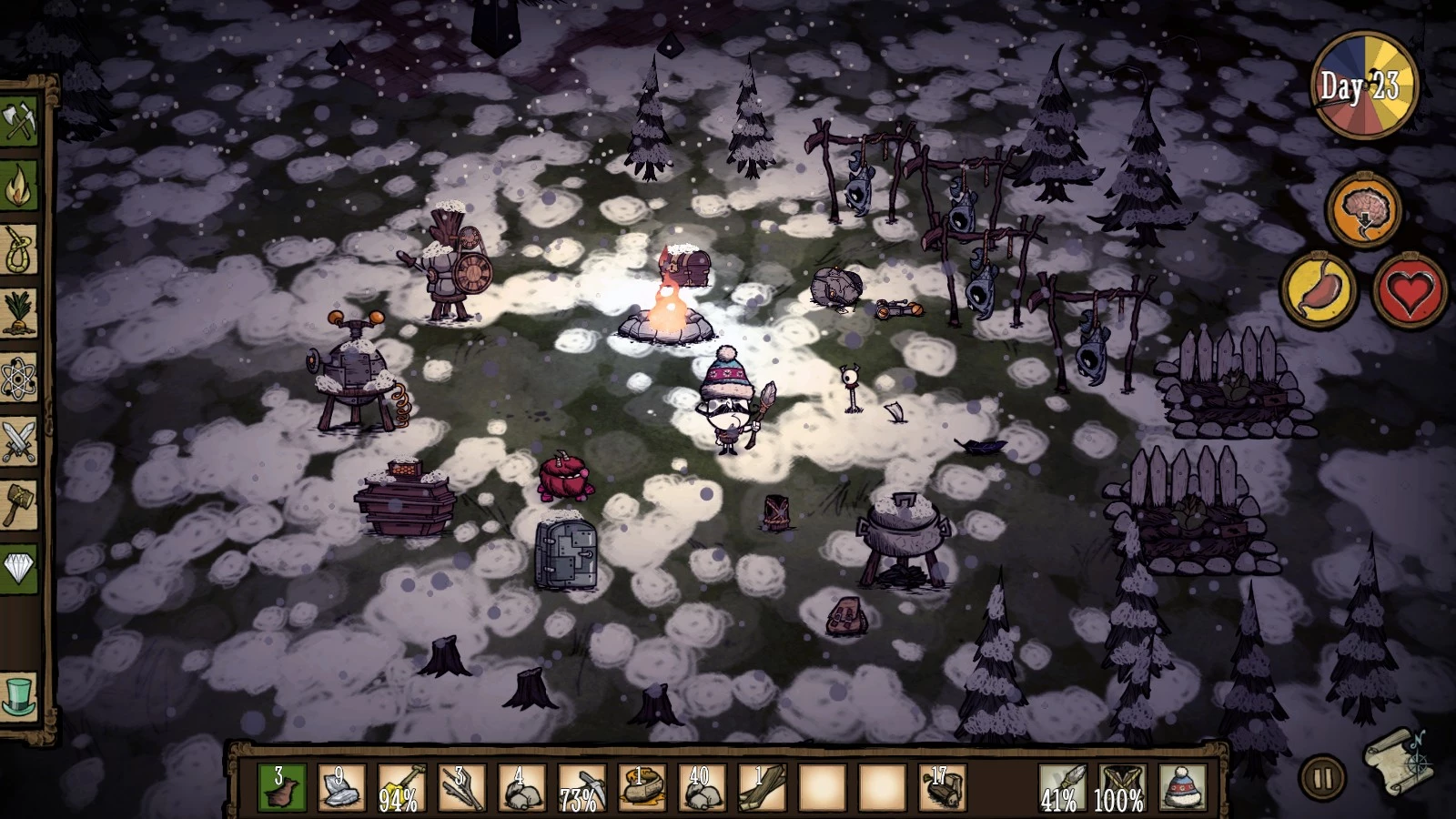Choose the stack of 40 rocks
This screenshot has width=1456, height=819.
702,787
